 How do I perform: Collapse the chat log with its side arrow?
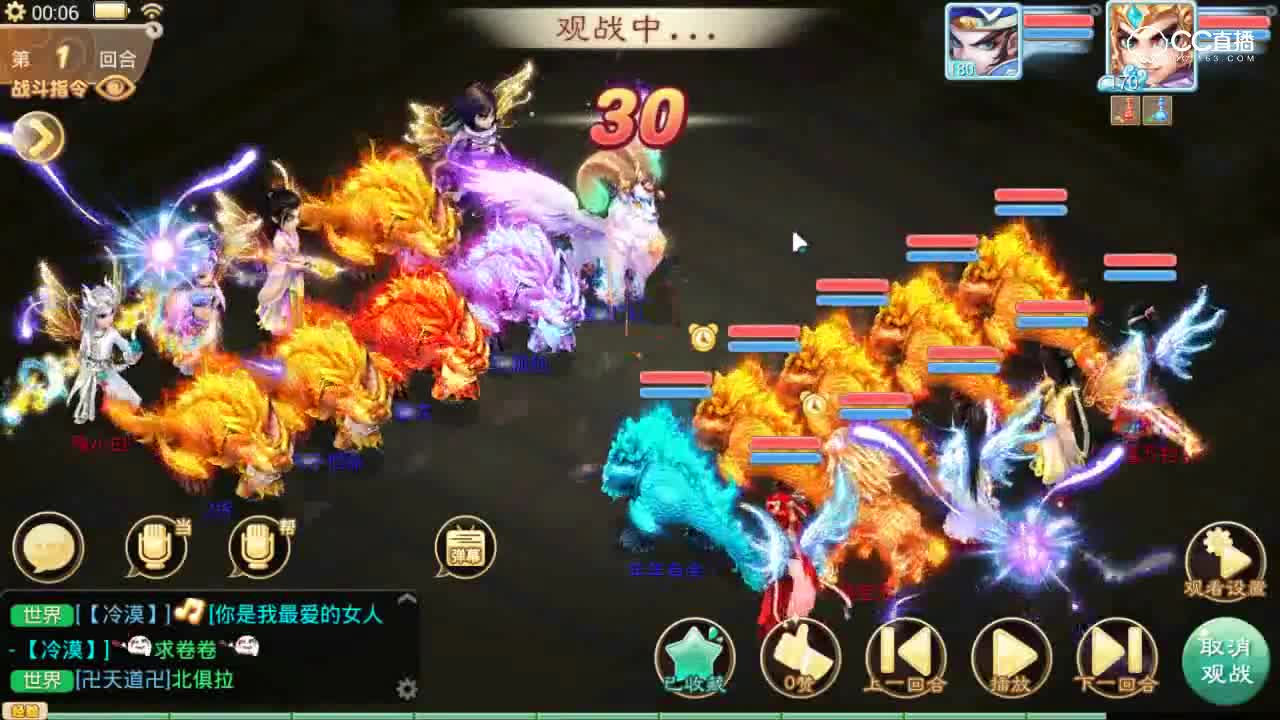406,600
